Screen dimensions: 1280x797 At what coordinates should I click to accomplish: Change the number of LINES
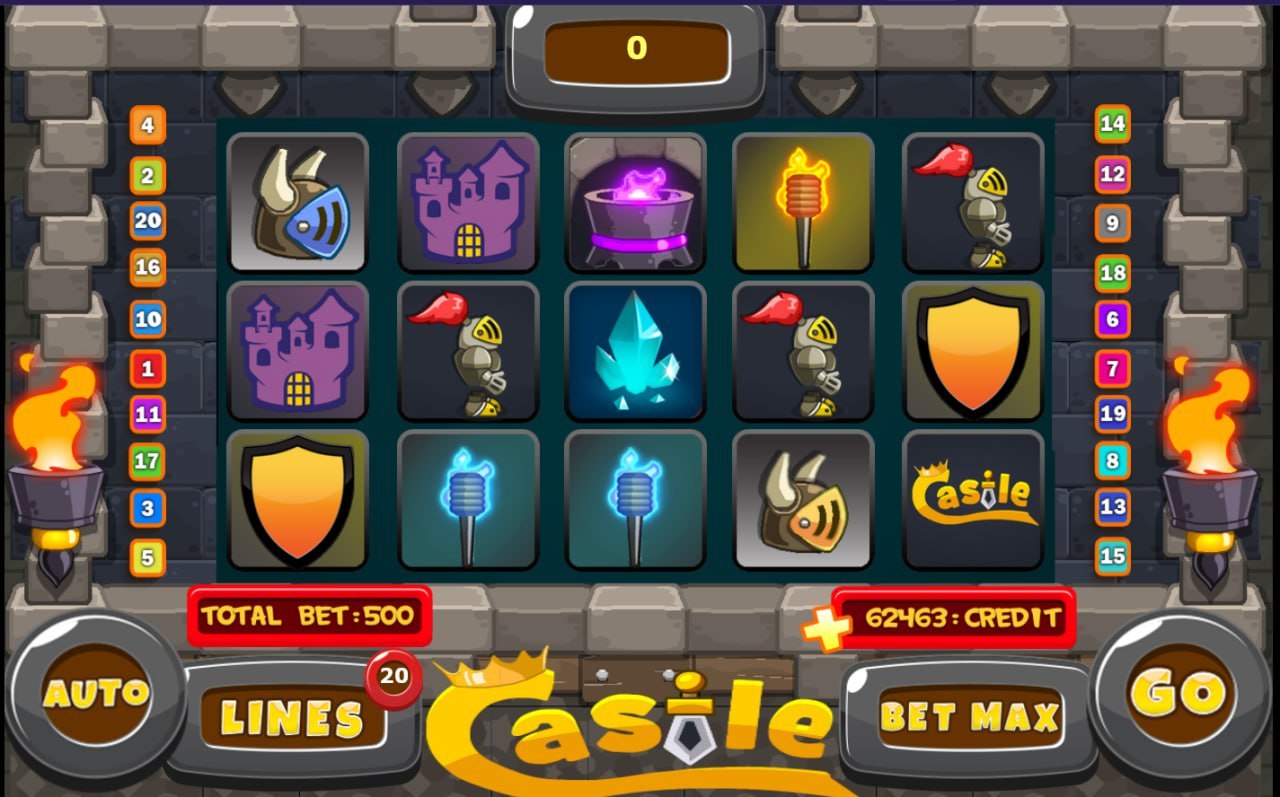pos(292,717)
